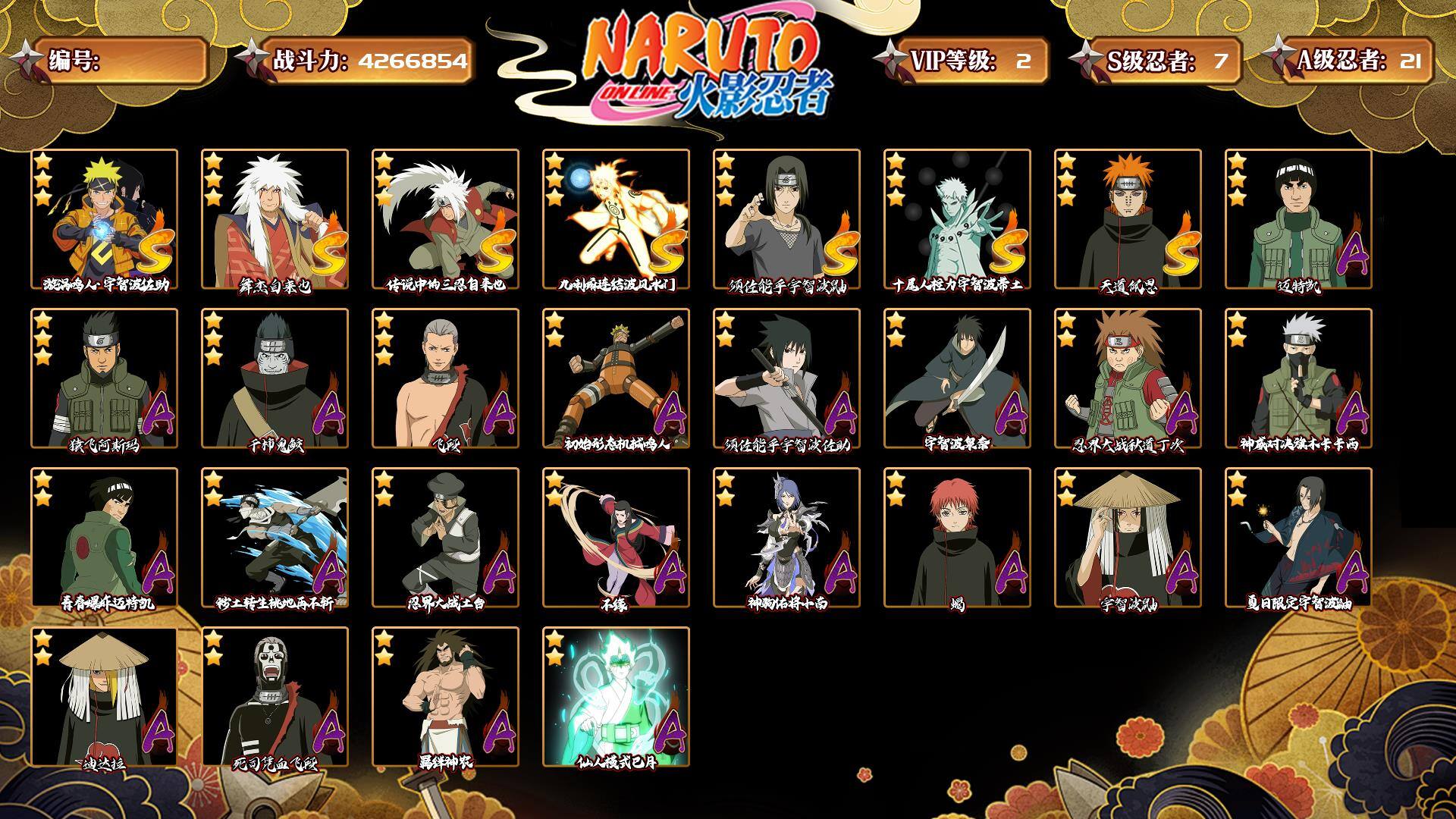Image resolution: width=1456 pixels, height=819 pixels.
Task: Pick the 九喇嘛连结波风水门 Minato card
Action: (x=616, y=218)
